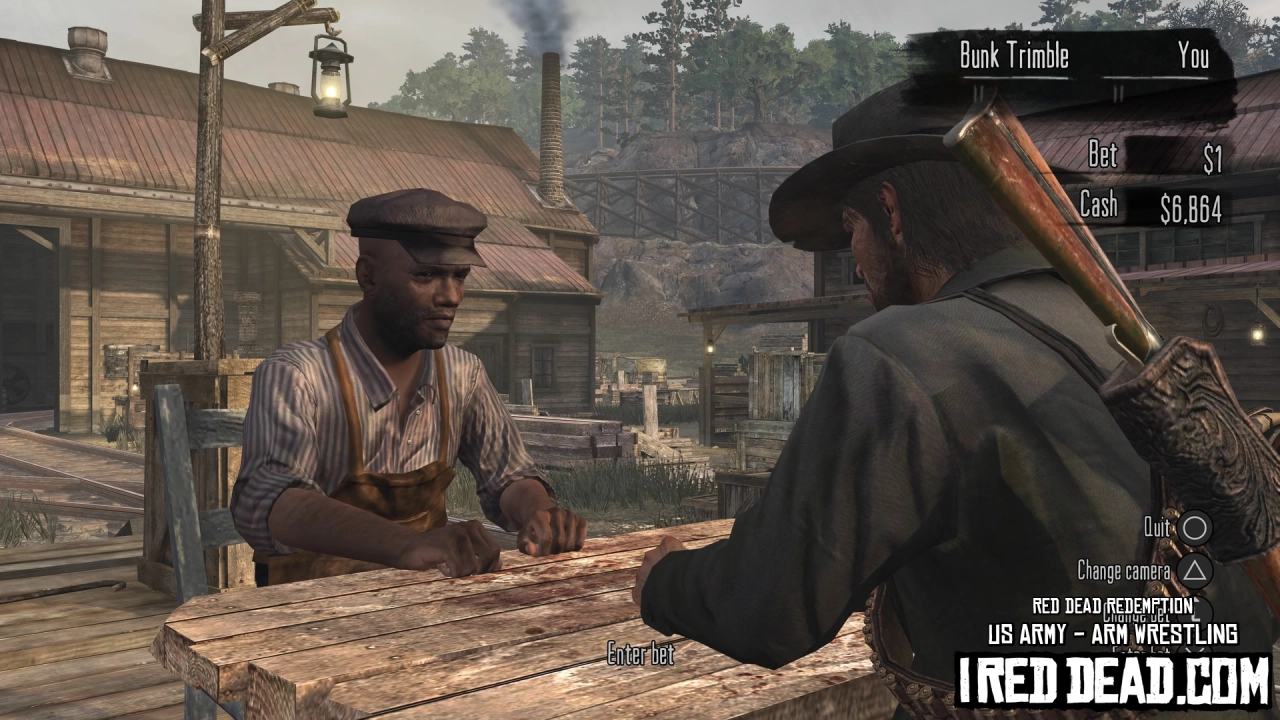Screen dimensions: 1280x720
Task: Click the $6,864 Cash display
Action: [1191, 207]
